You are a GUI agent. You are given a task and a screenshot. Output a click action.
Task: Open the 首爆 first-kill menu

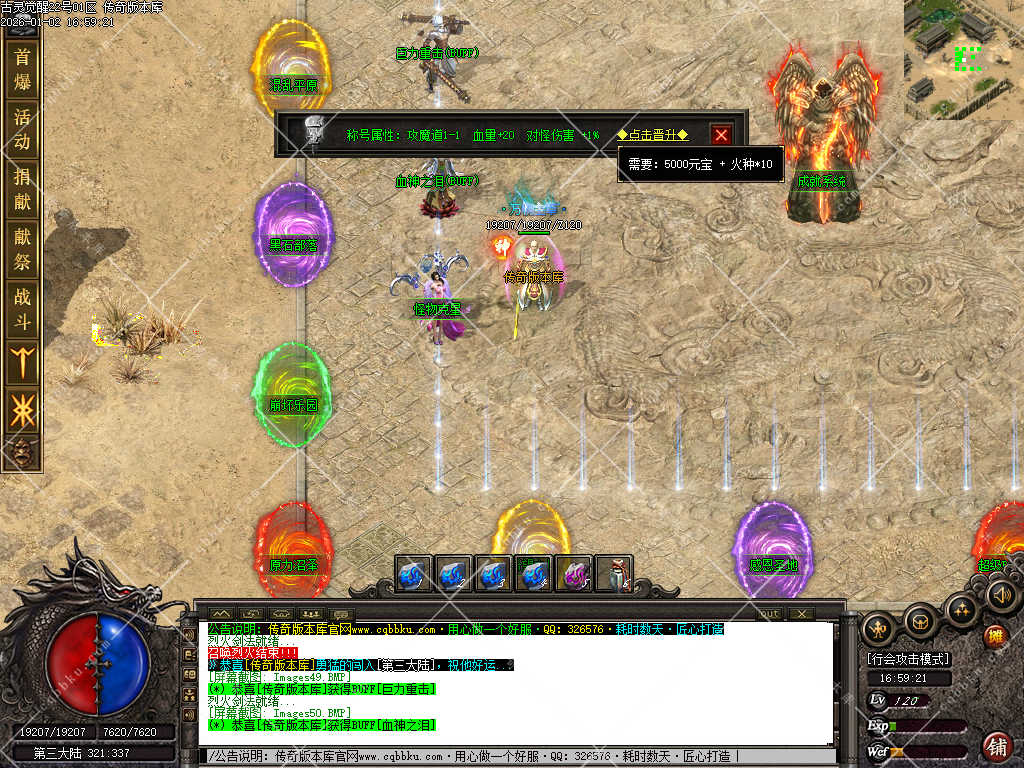[22, 68]
